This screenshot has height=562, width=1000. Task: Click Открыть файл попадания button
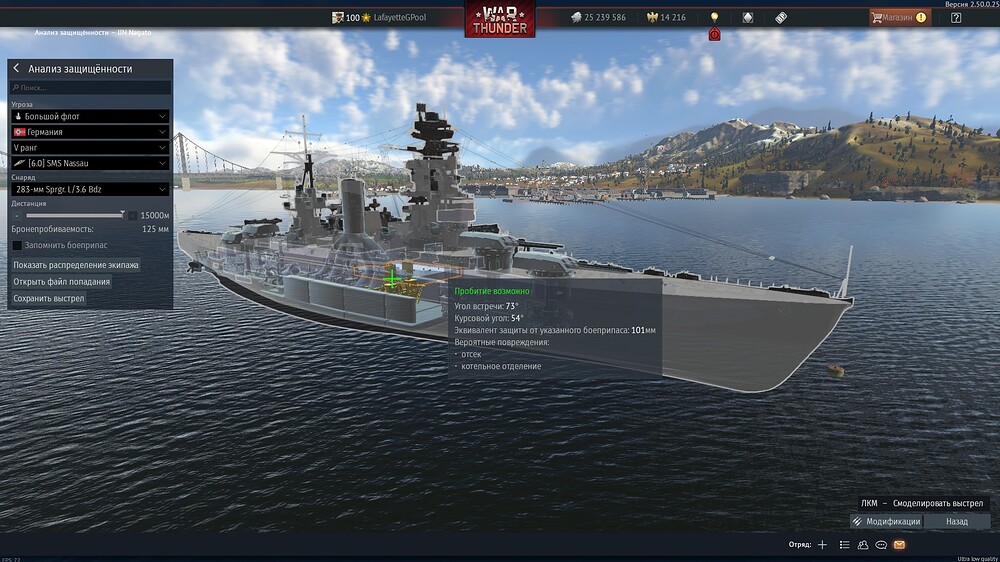[62, 282]
